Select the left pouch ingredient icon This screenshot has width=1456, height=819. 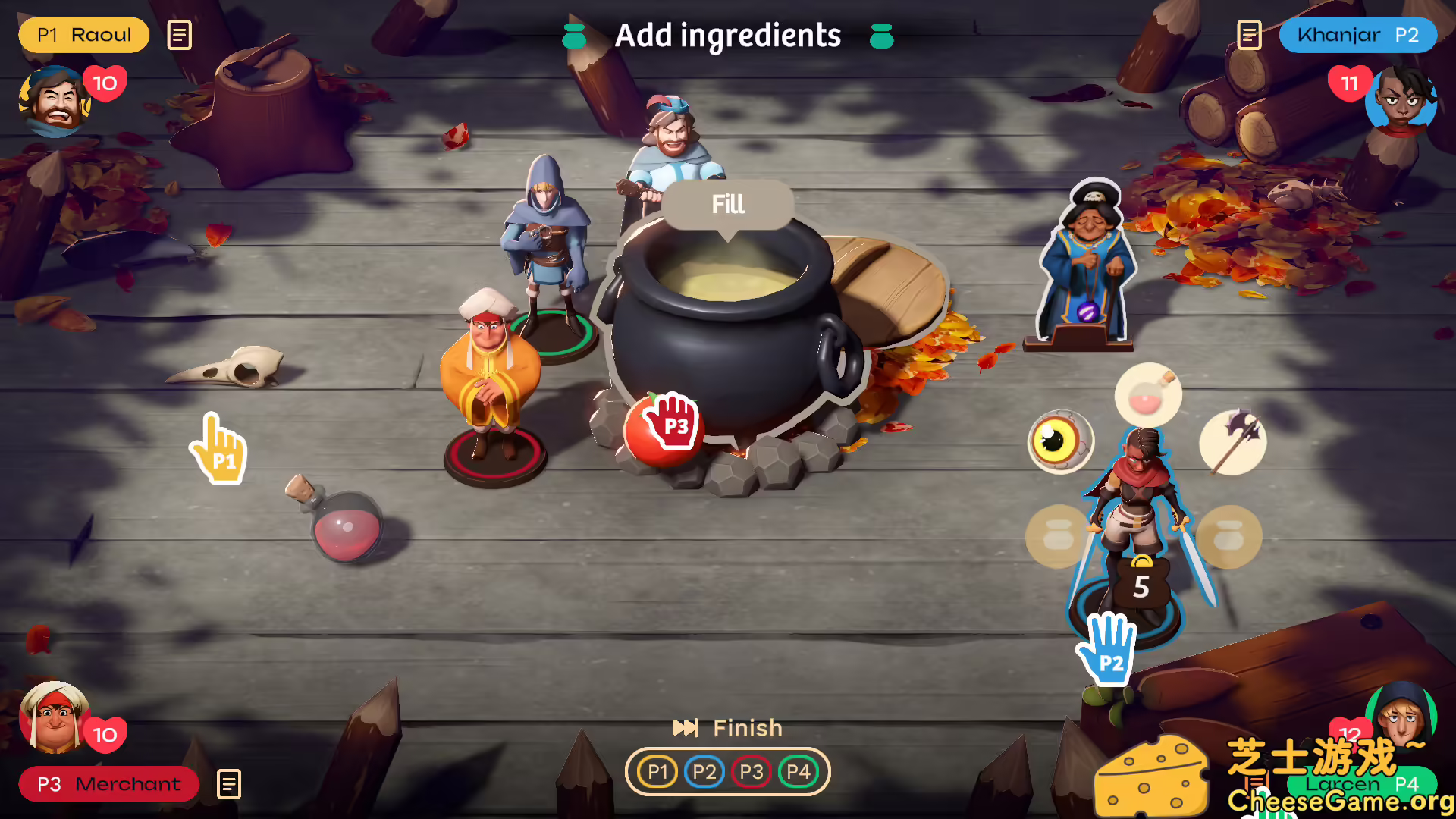[1056, 536]
